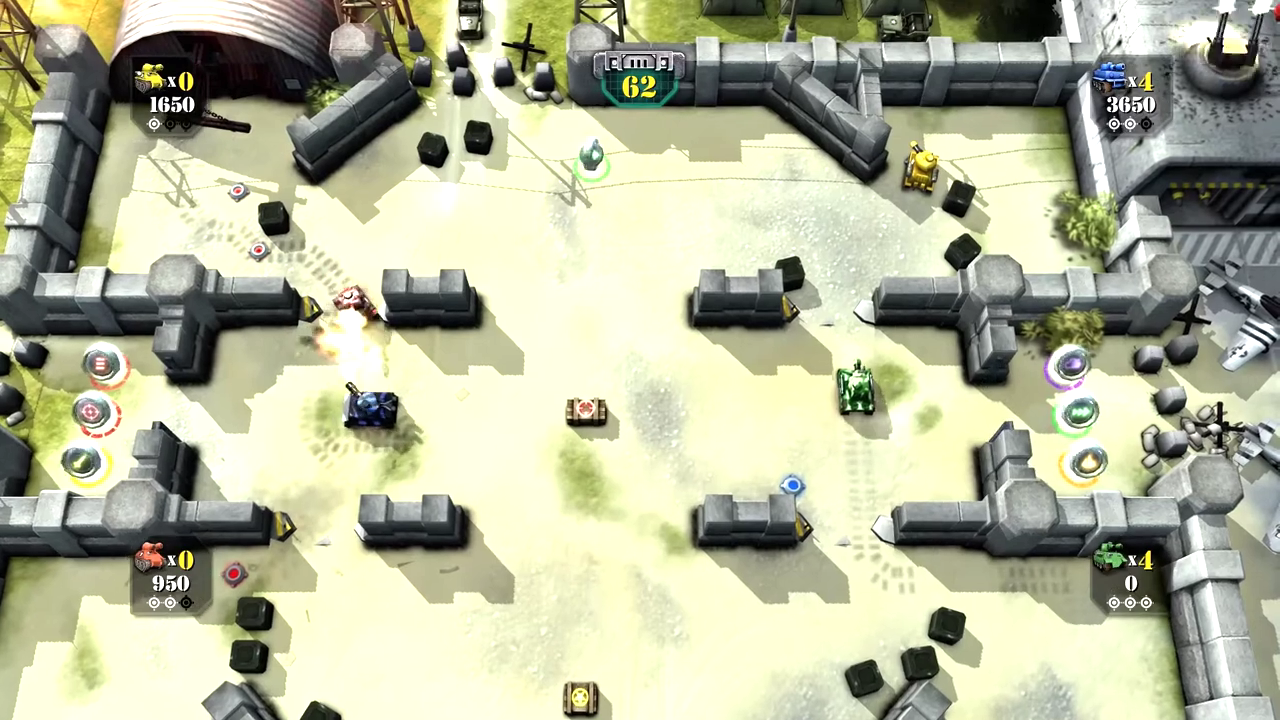Toggle the reticle icon beside the 950 score
The height and width of the screenshot is (720, 1280).
[170, 601]
